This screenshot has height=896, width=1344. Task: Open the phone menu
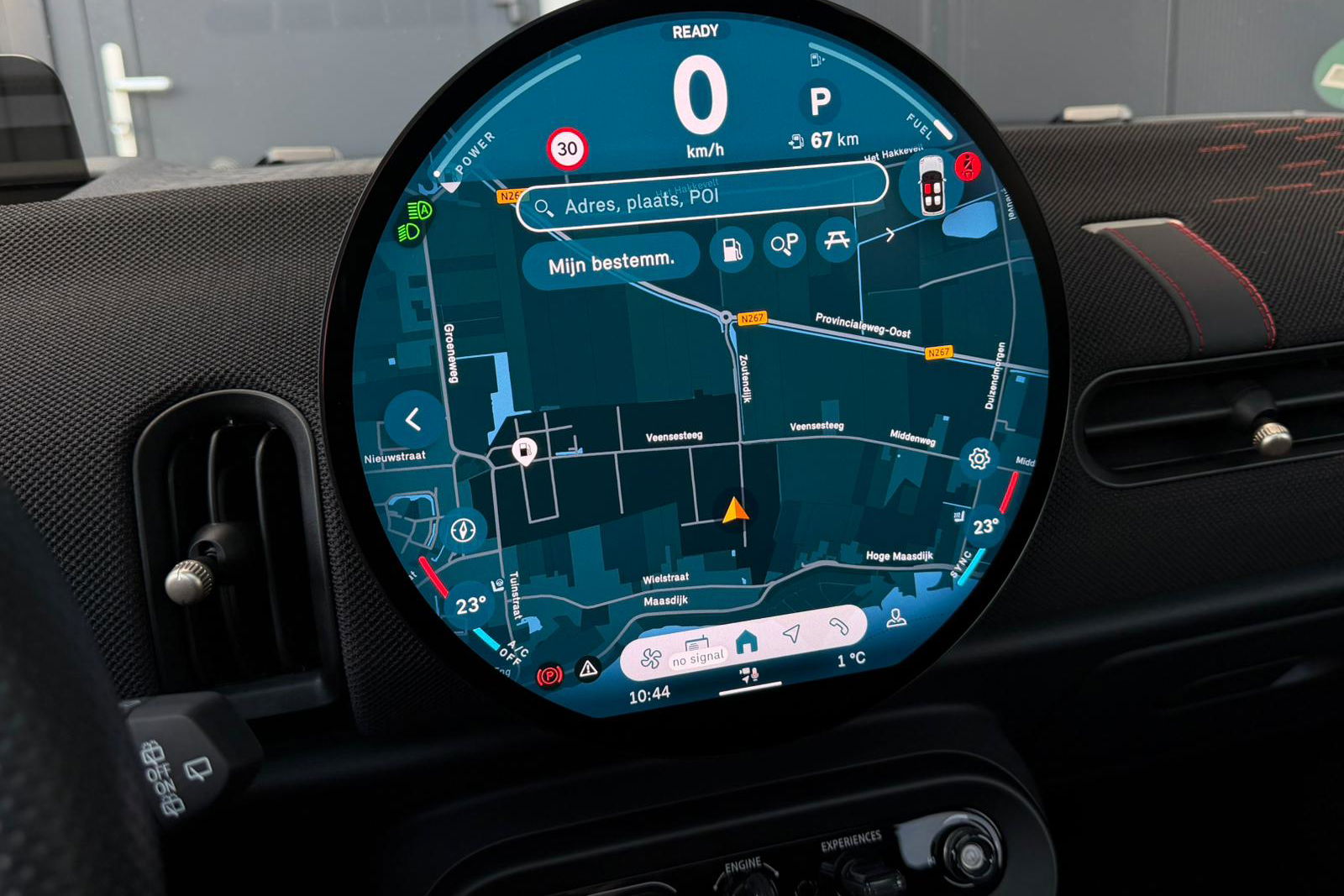pyautogui.click(x=838, y=626)
